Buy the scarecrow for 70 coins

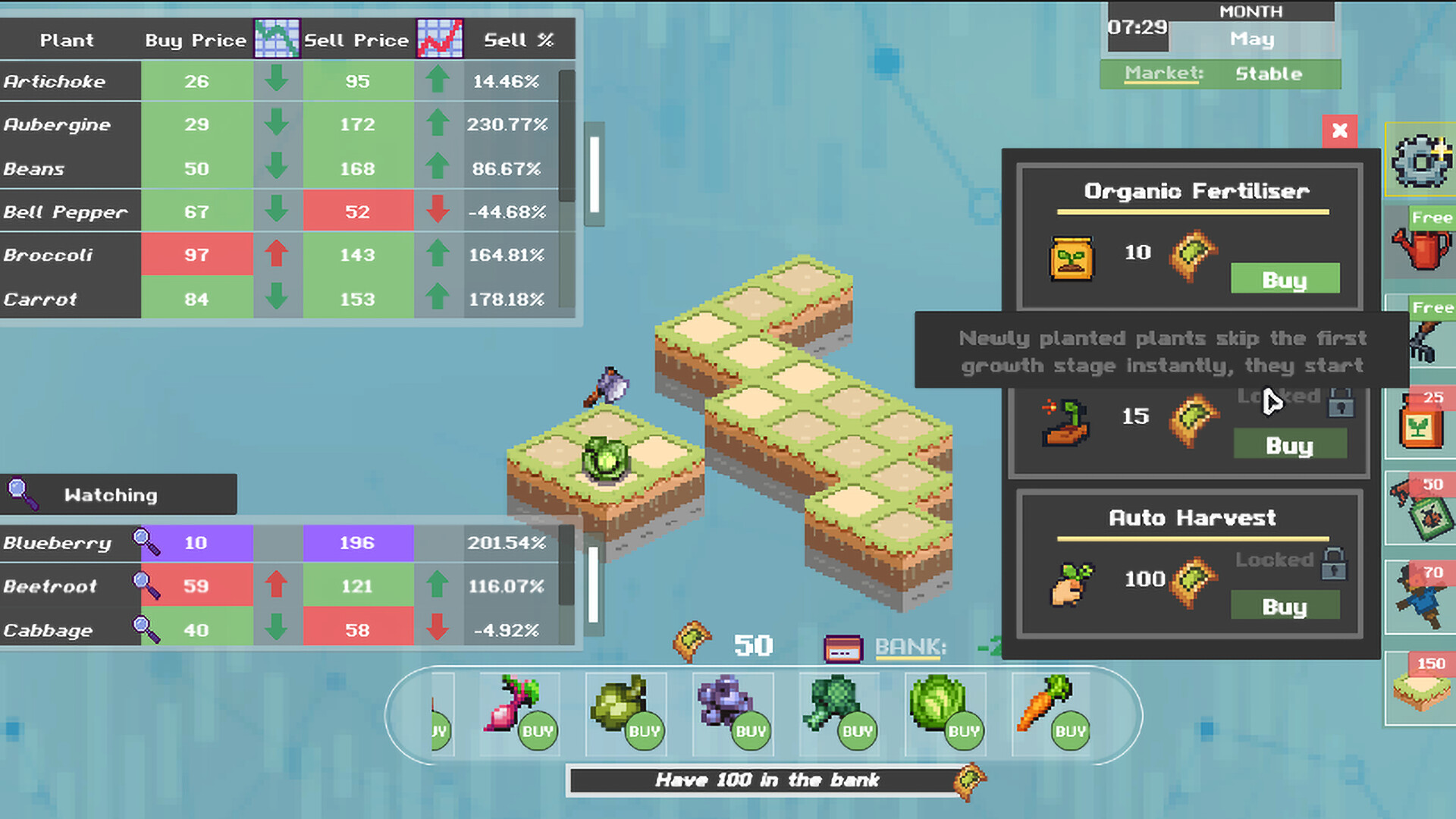(x=1421, y=599)
